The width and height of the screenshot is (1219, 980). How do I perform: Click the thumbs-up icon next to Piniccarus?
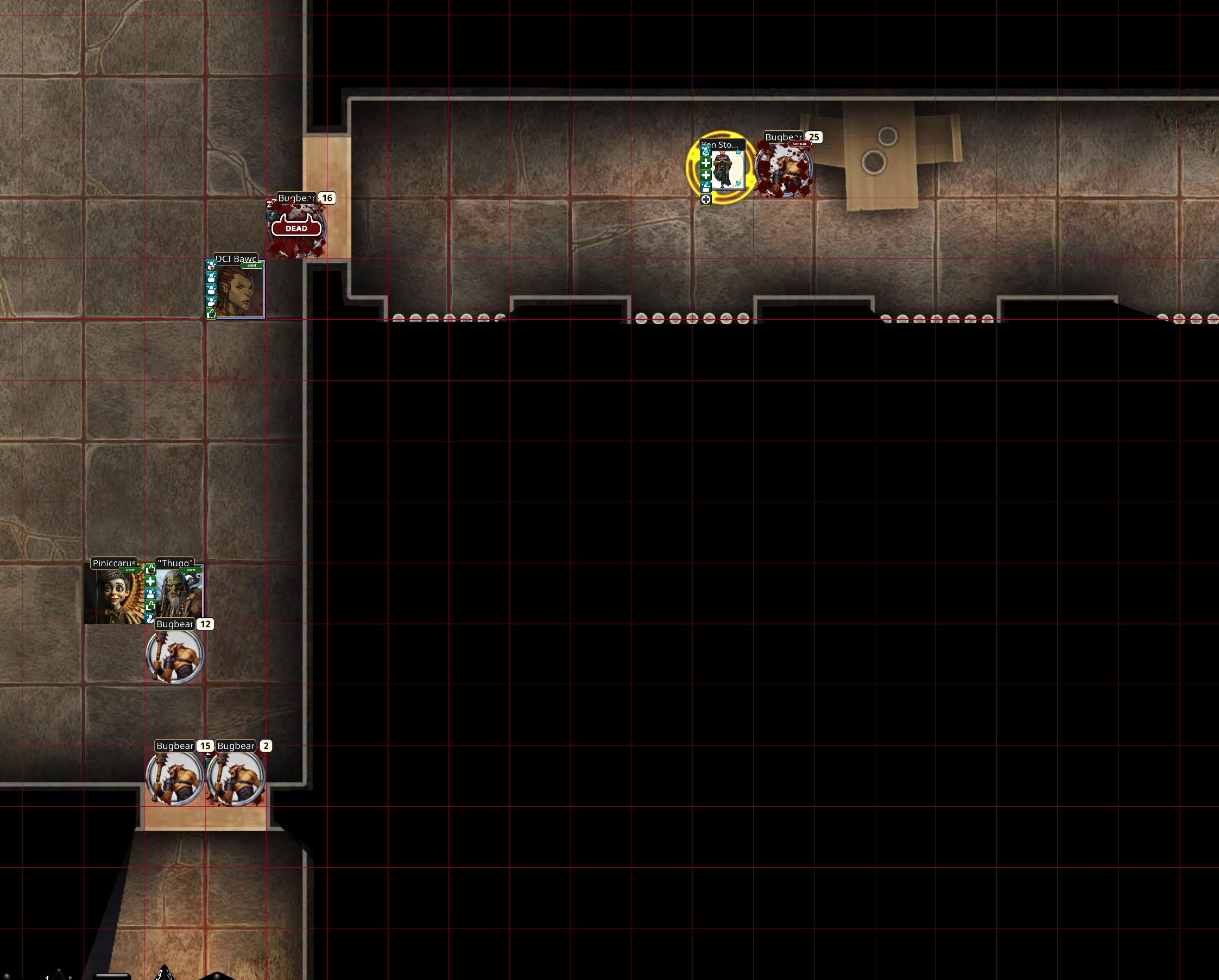coord(150,570)
